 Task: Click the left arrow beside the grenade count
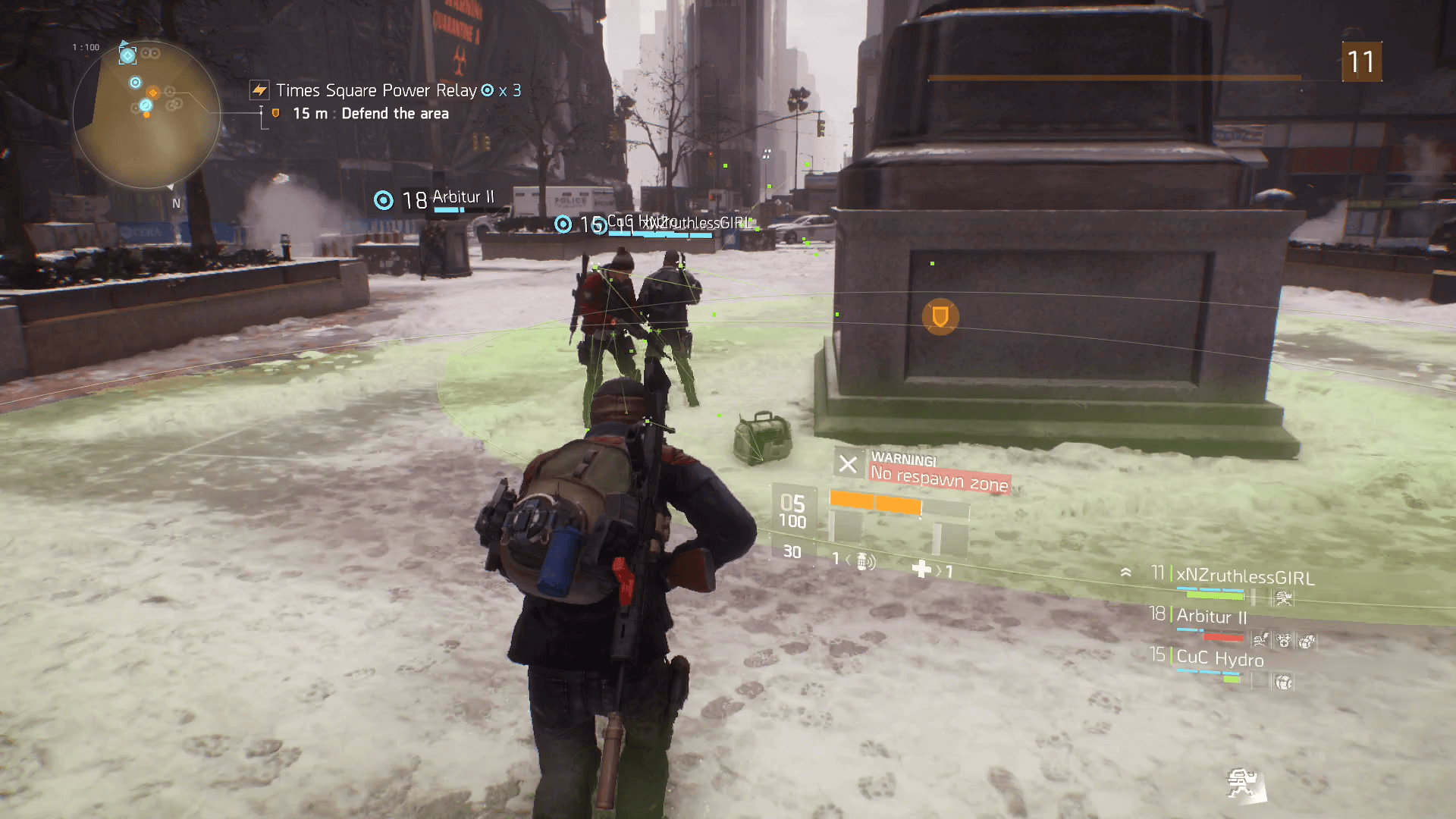(849, 561)
